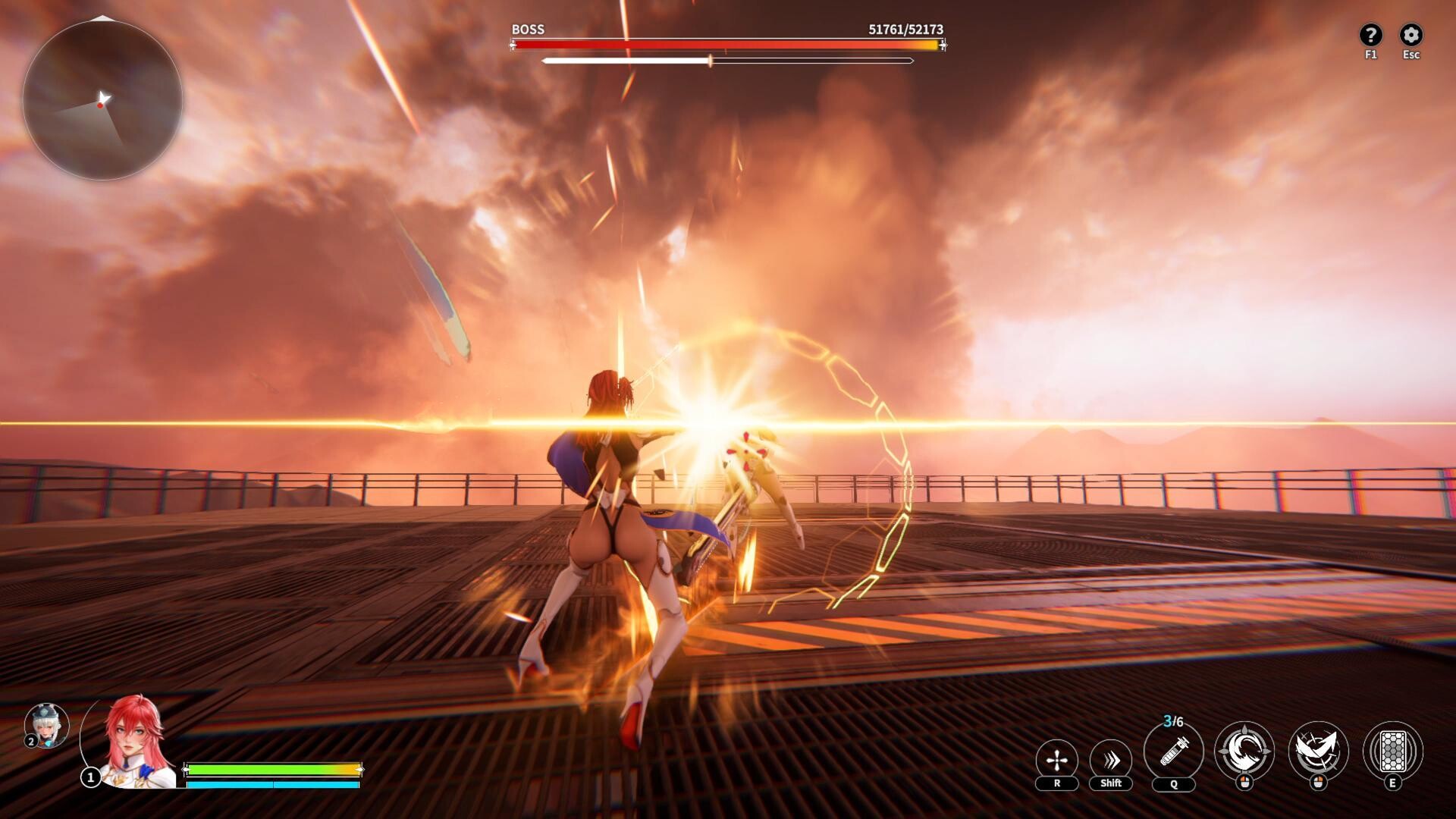Image resolution: width=1456 pixels, height=819 pixels.
Task: Open settings with the gear icon
Action: (x=1410, y=35)
